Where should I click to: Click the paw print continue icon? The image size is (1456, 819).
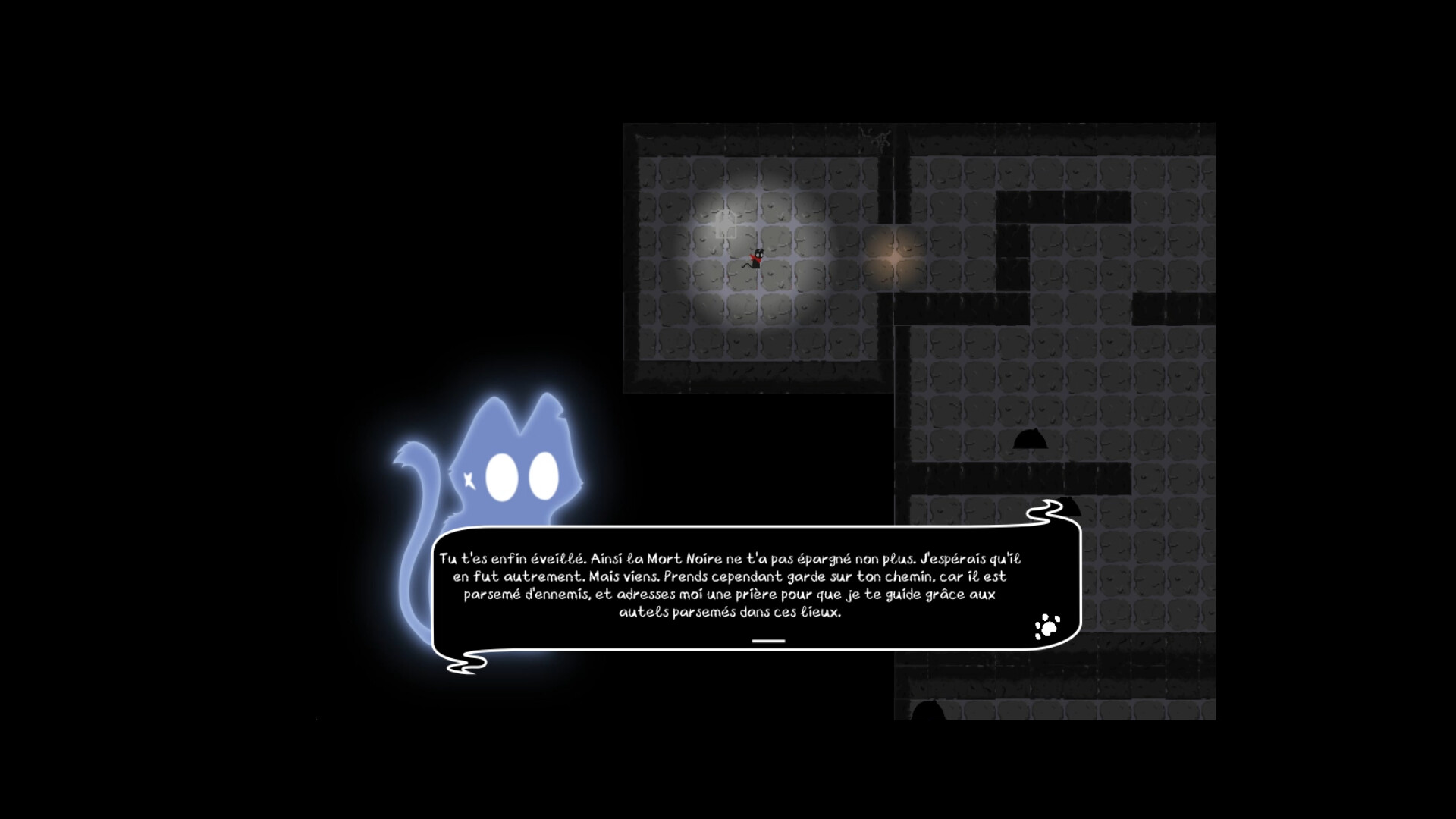pos(1050,627)
